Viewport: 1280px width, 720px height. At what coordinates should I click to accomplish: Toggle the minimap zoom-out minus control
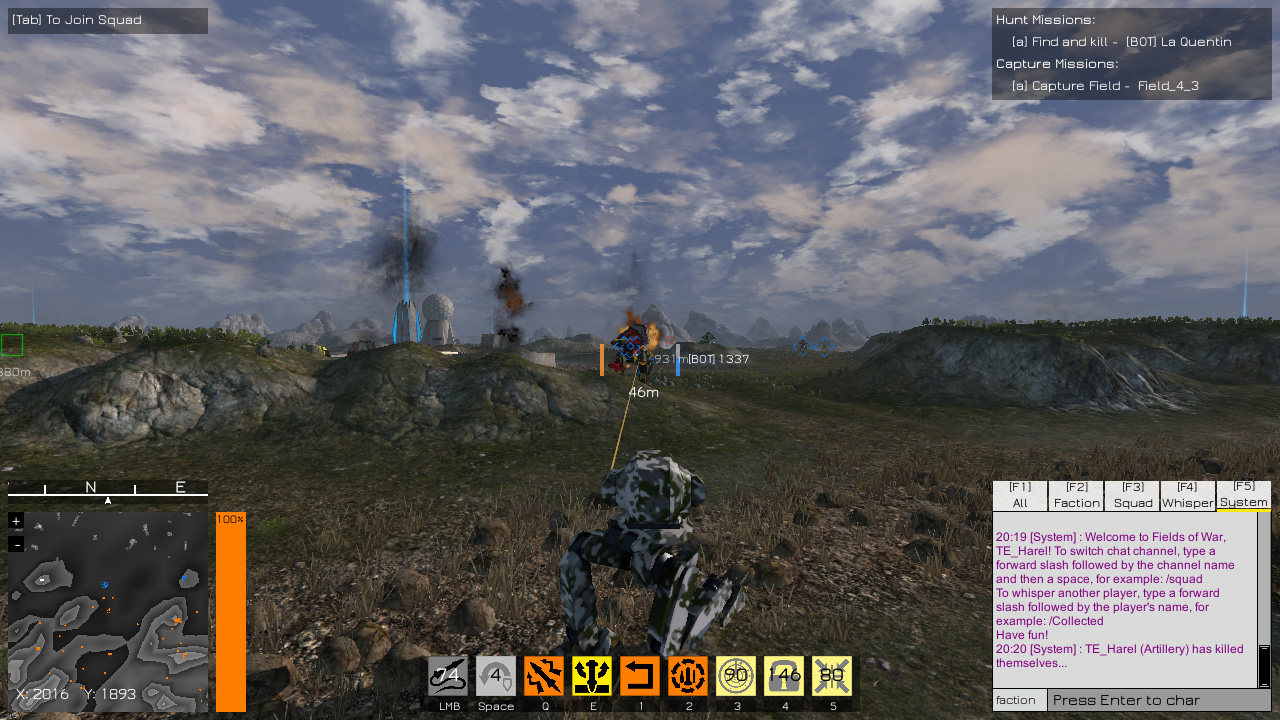pyautogui.click(x=15, y=543)
